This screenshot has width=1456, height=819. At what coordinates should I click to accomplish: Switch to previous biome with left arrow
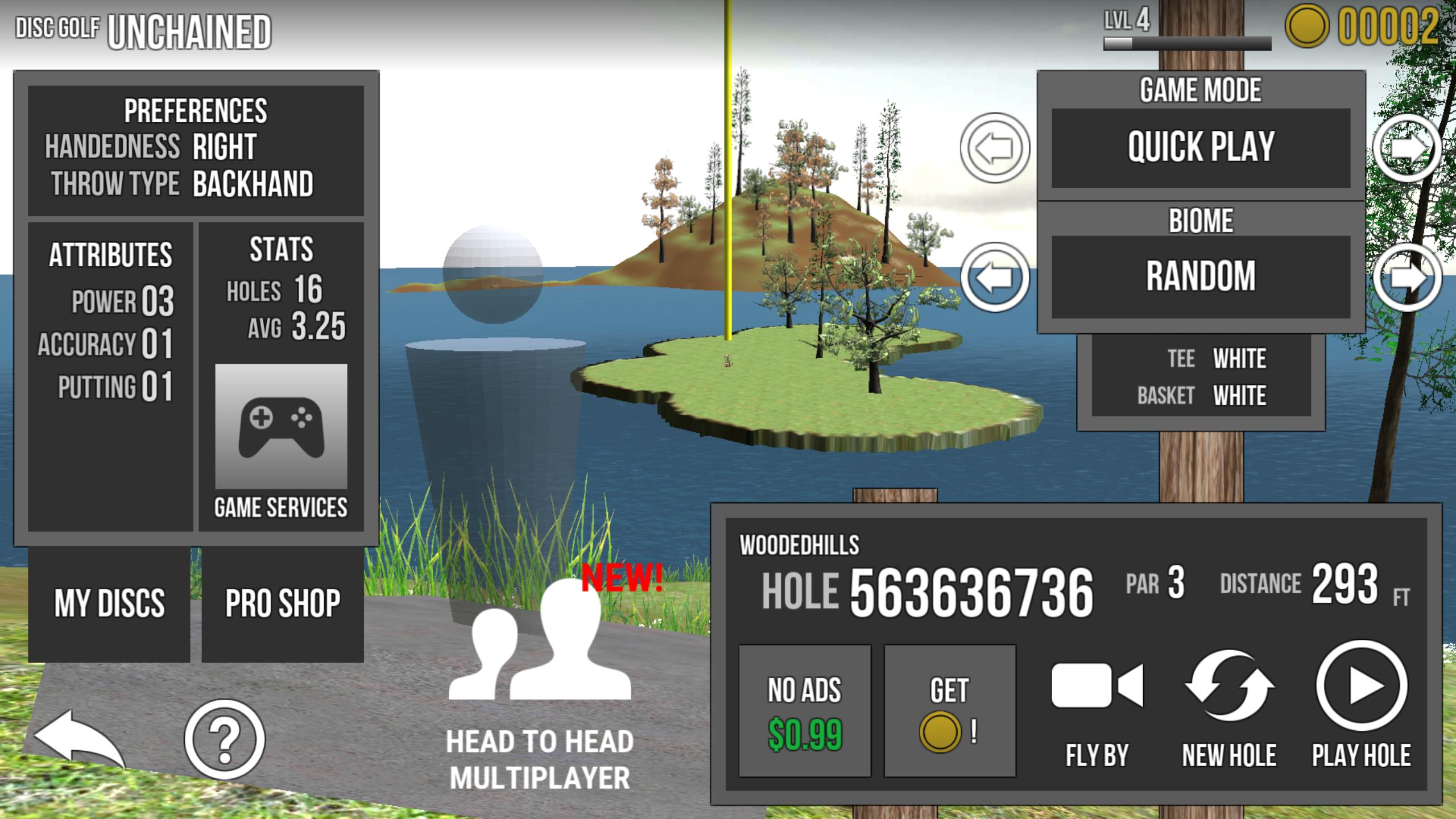[995, 277]
